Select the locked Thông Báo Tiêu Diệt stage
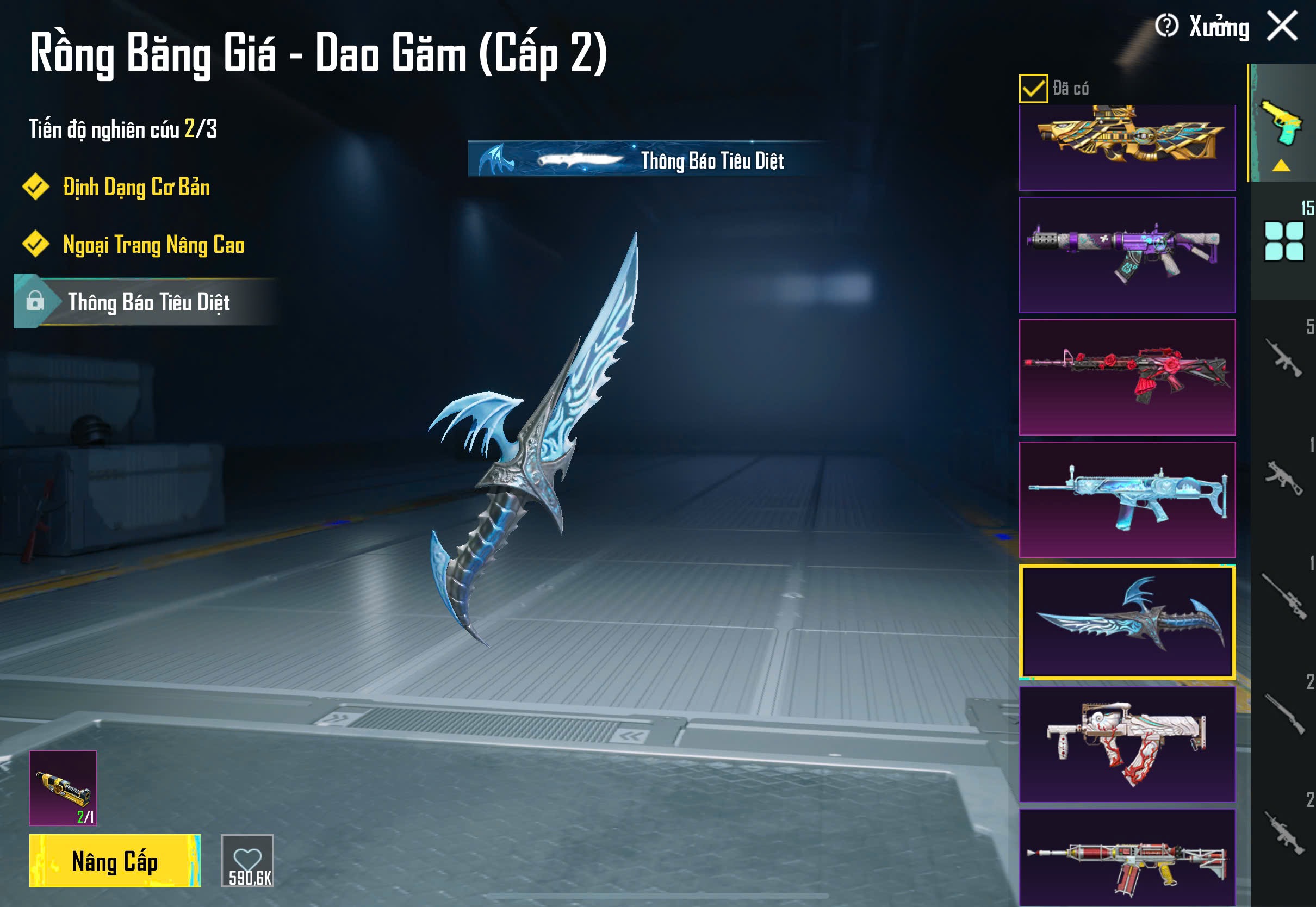The width and height of the screenshot is (1316, 907). pos(148,302)
